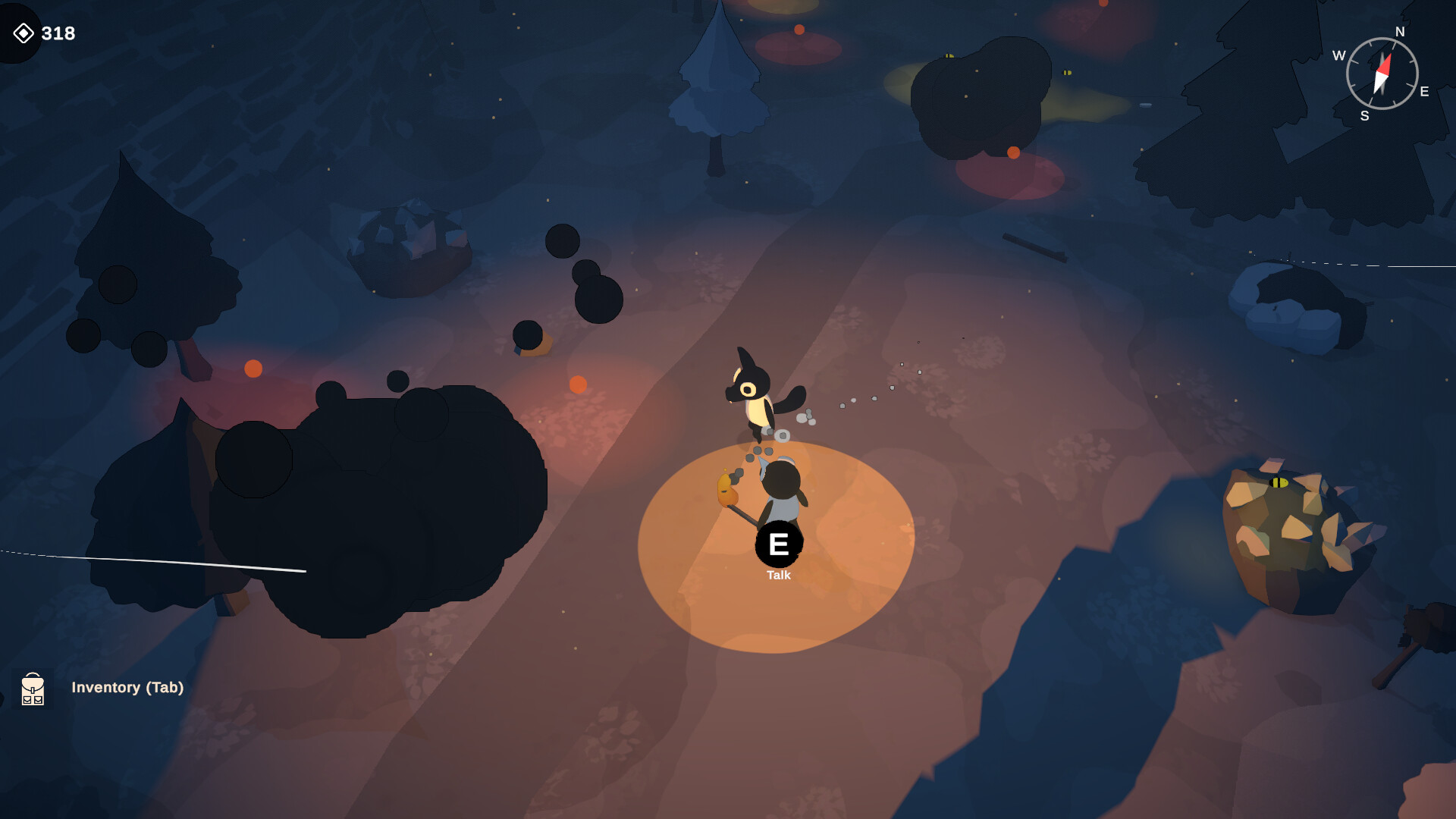The height and width of the screenshot is (819, 1456).
Task: Click the Inventory (Tab) text label
Action: click(x=127, y=688)
